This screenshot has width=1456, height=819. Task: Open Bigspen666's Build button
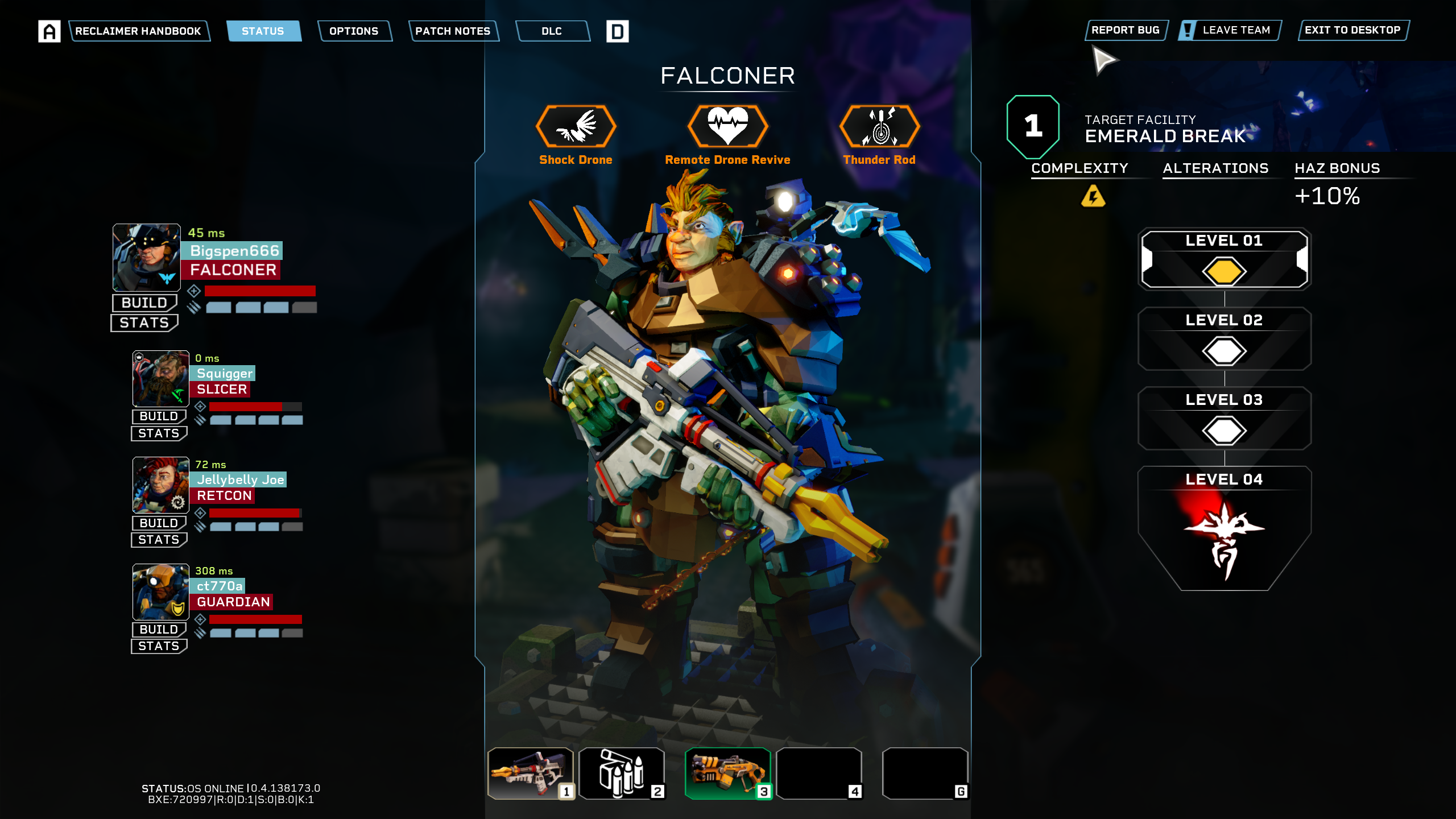144,303
